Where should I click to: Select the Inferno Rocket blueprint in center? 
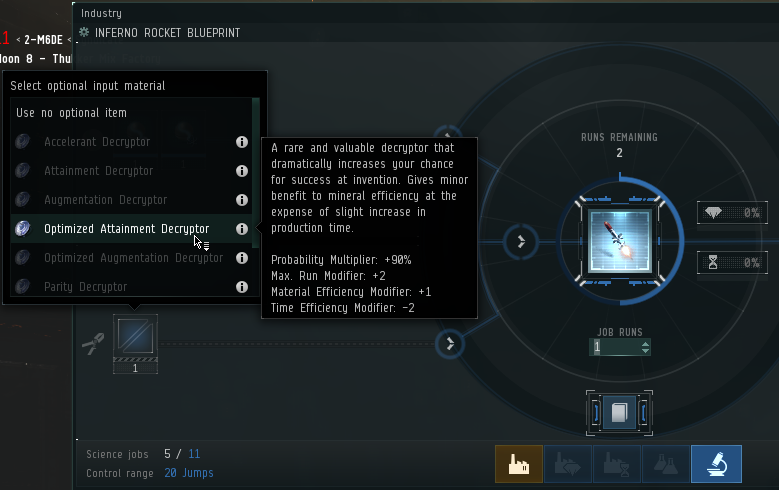(x=620, y=243)
